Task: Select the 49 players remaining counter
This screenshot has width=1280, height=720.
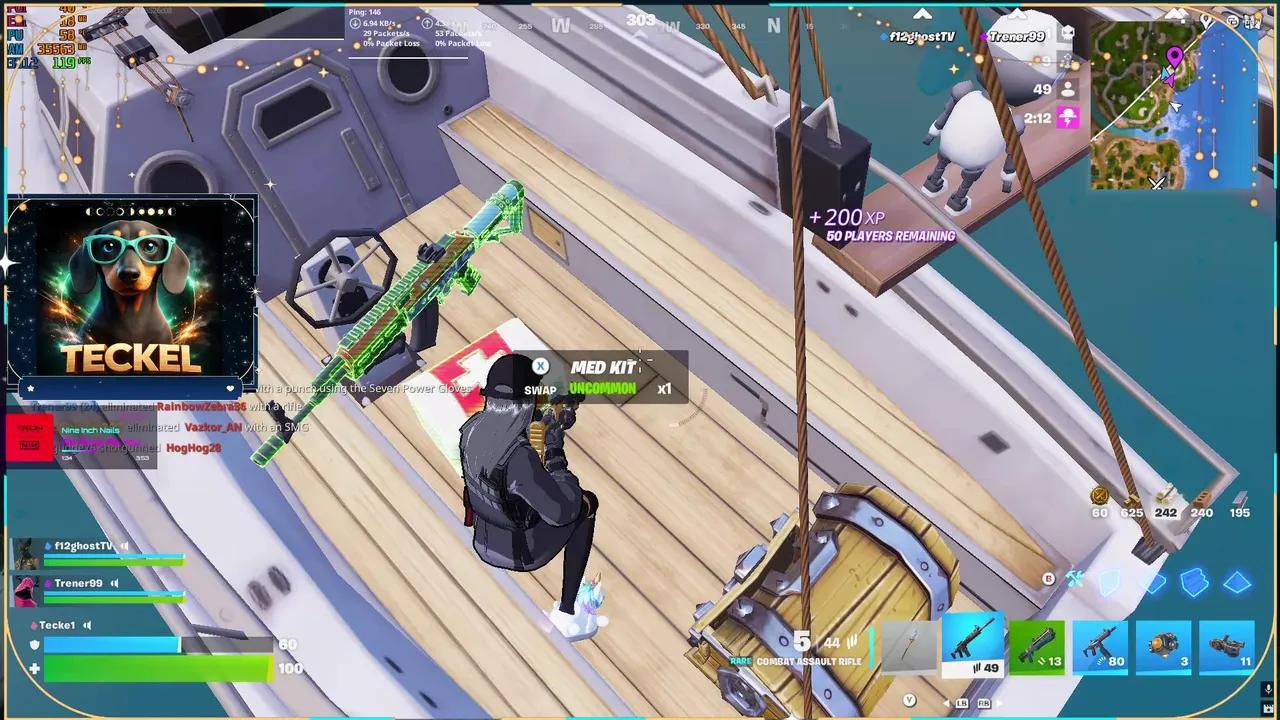Action: coord(1042,89)
